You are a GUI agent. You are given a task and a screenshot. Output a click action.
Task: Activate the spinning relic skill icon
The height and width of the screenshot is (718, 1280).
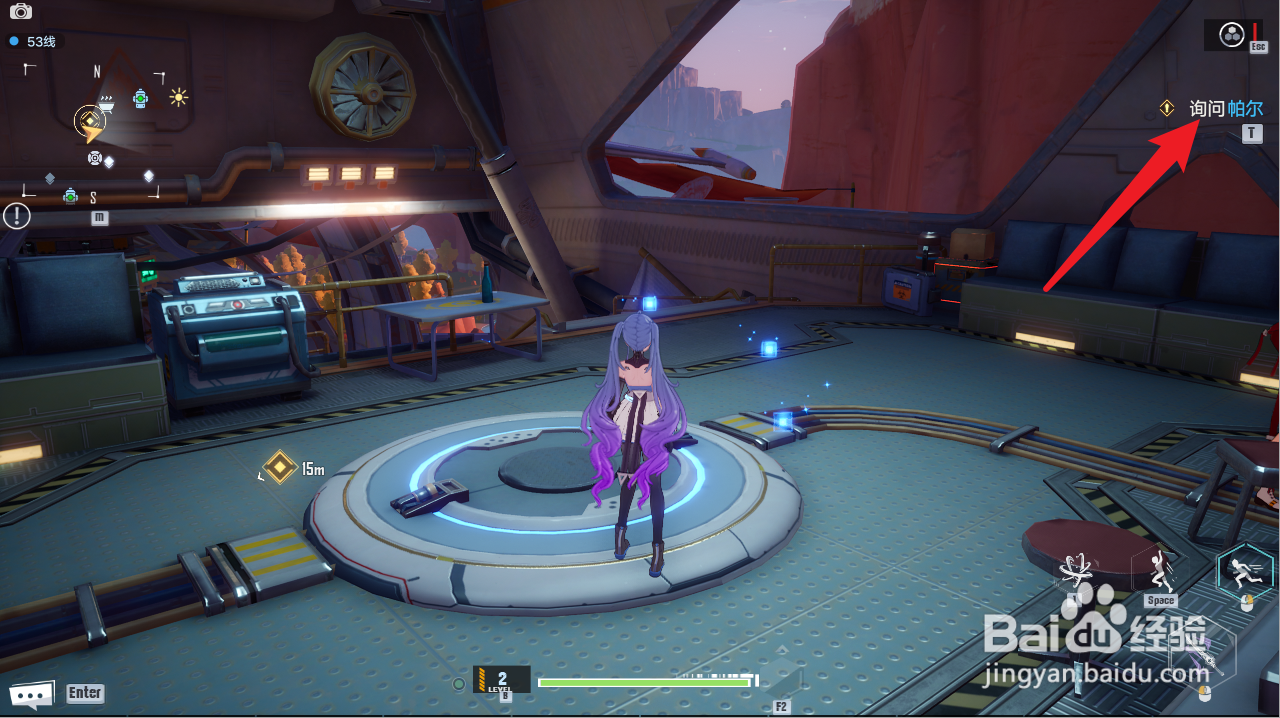pos(1077,570)
